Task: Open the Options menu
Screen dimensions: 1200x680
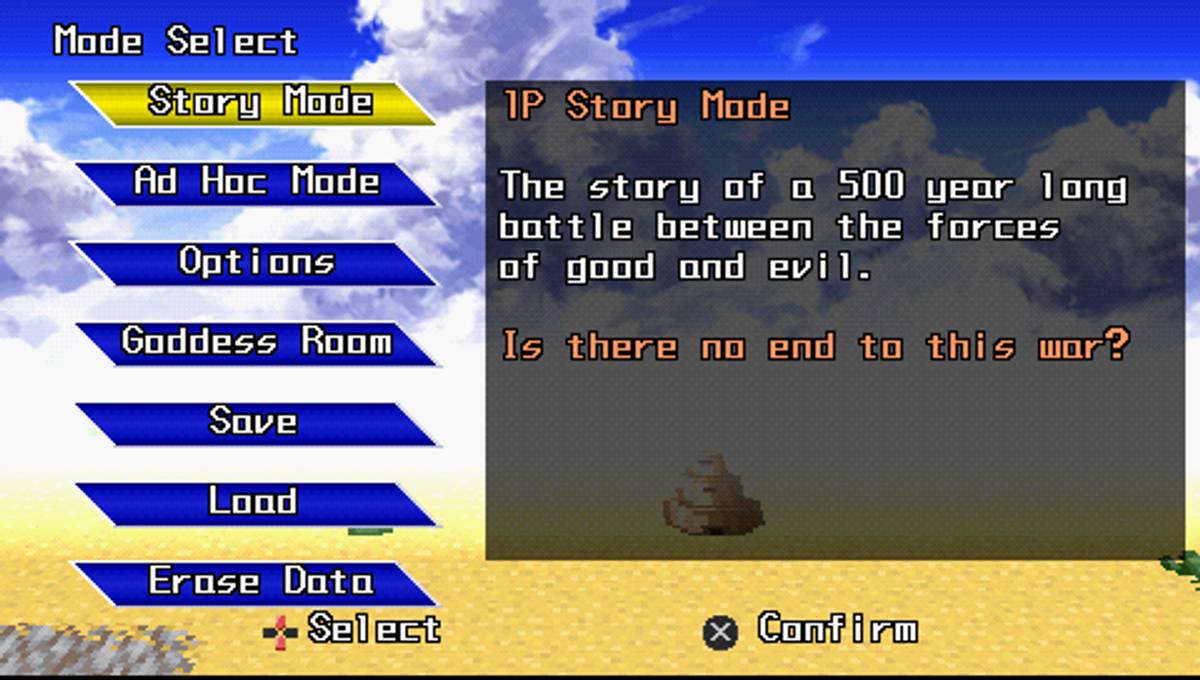Action: tap(256, 263)
